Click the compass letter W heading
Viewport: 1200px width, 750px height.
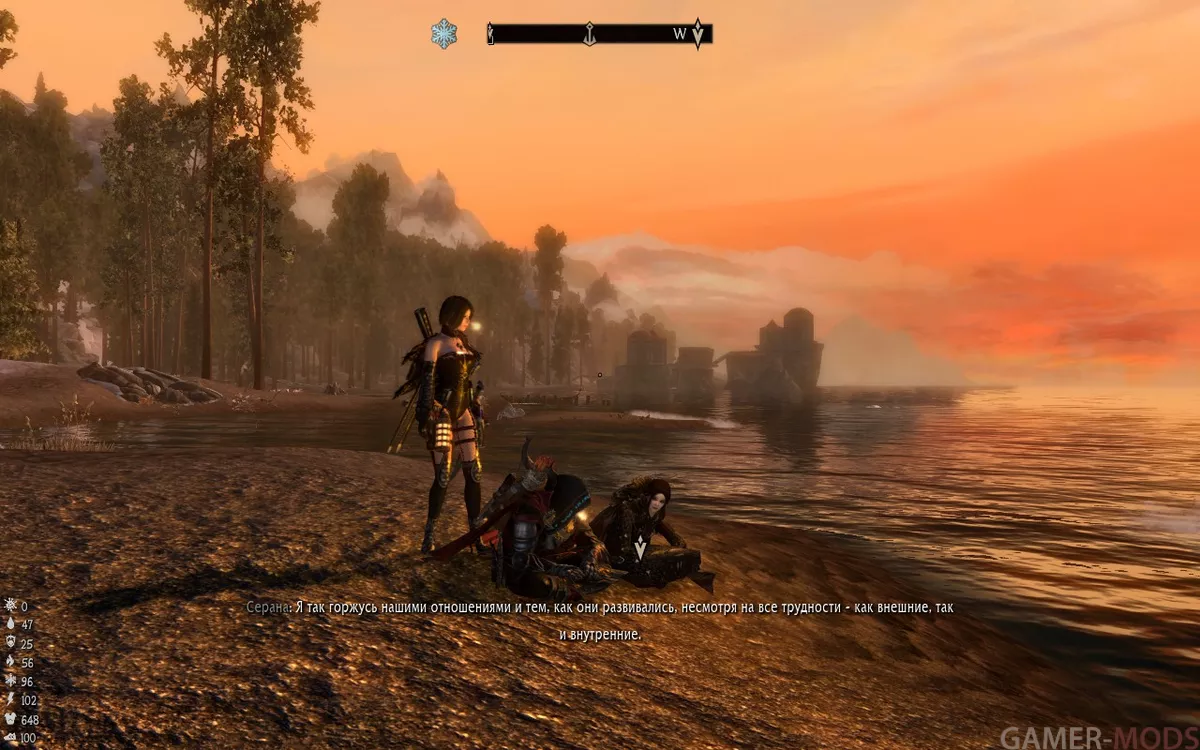pos(680,35)
